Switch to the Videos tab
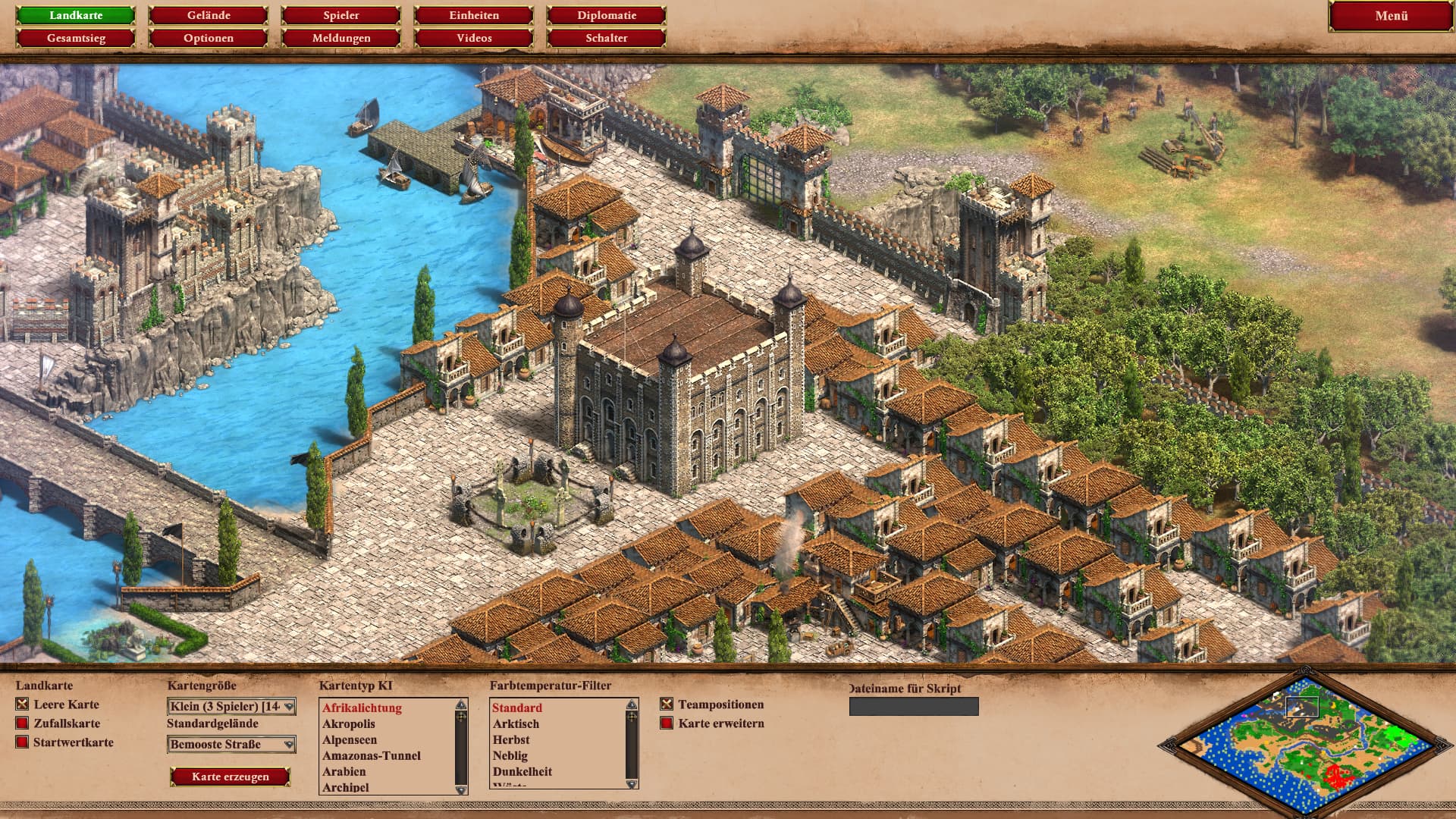The image size is (1456, 819). coord(474,38)
